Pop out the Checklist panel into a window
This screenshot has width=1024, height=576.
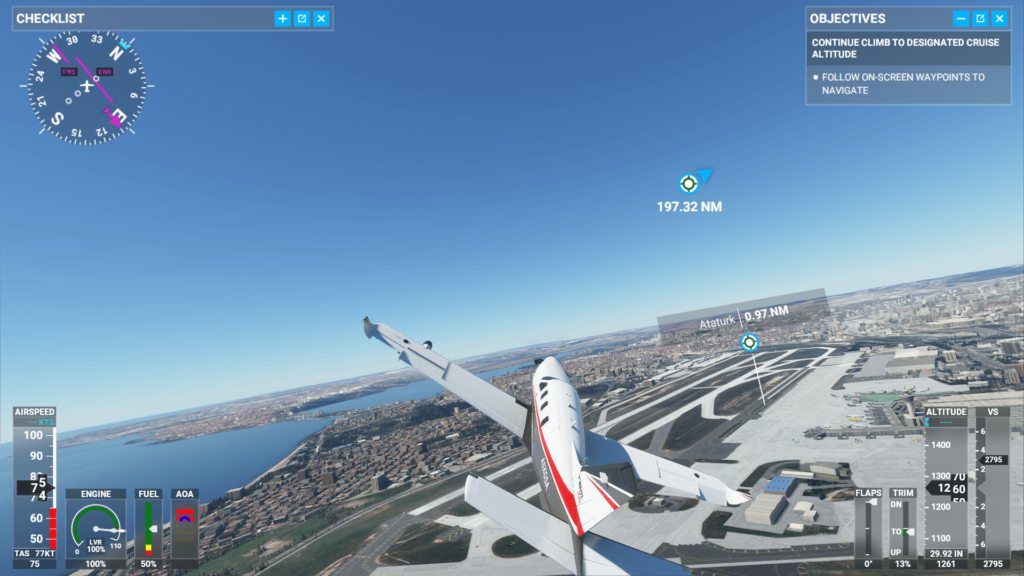click(x=302, y=18)
